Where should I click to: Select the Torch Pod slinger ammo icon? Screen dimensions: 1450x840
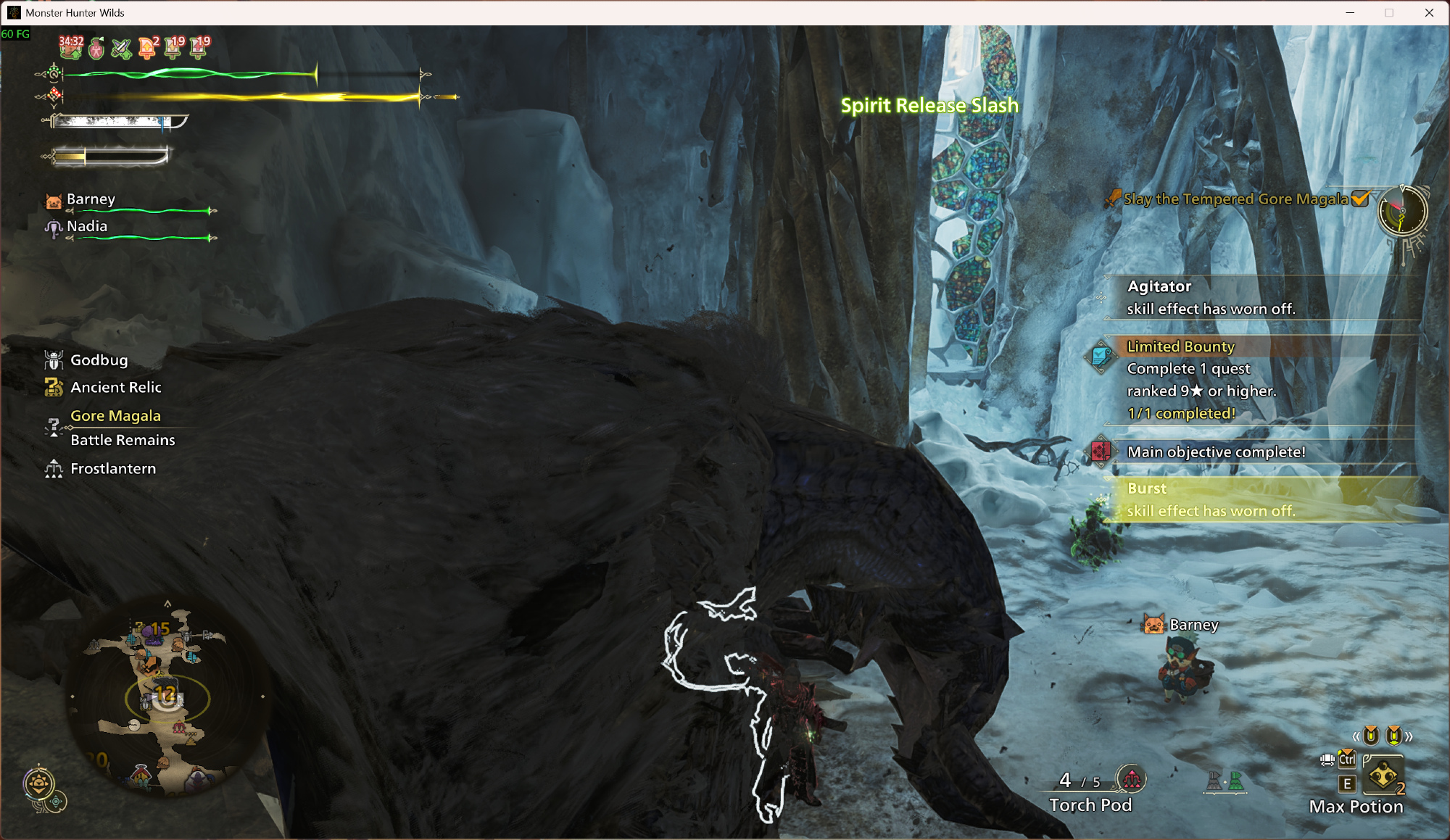pos(1132,779)
